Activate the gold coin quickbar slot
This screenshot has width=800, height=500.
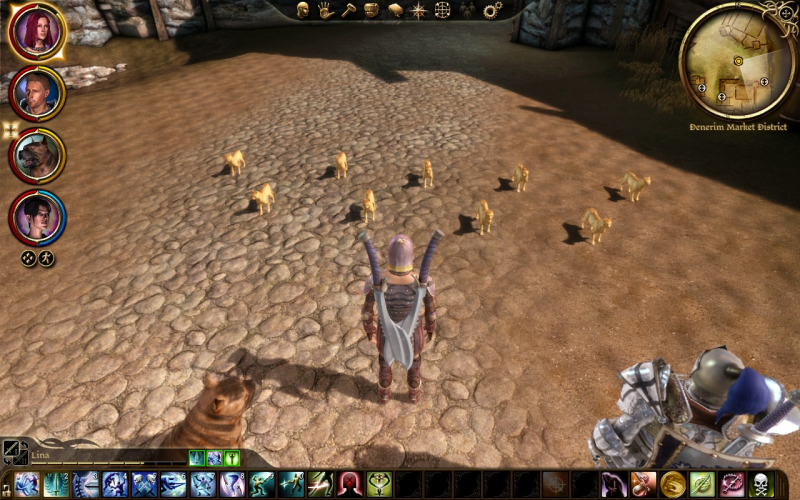[673, 485]
